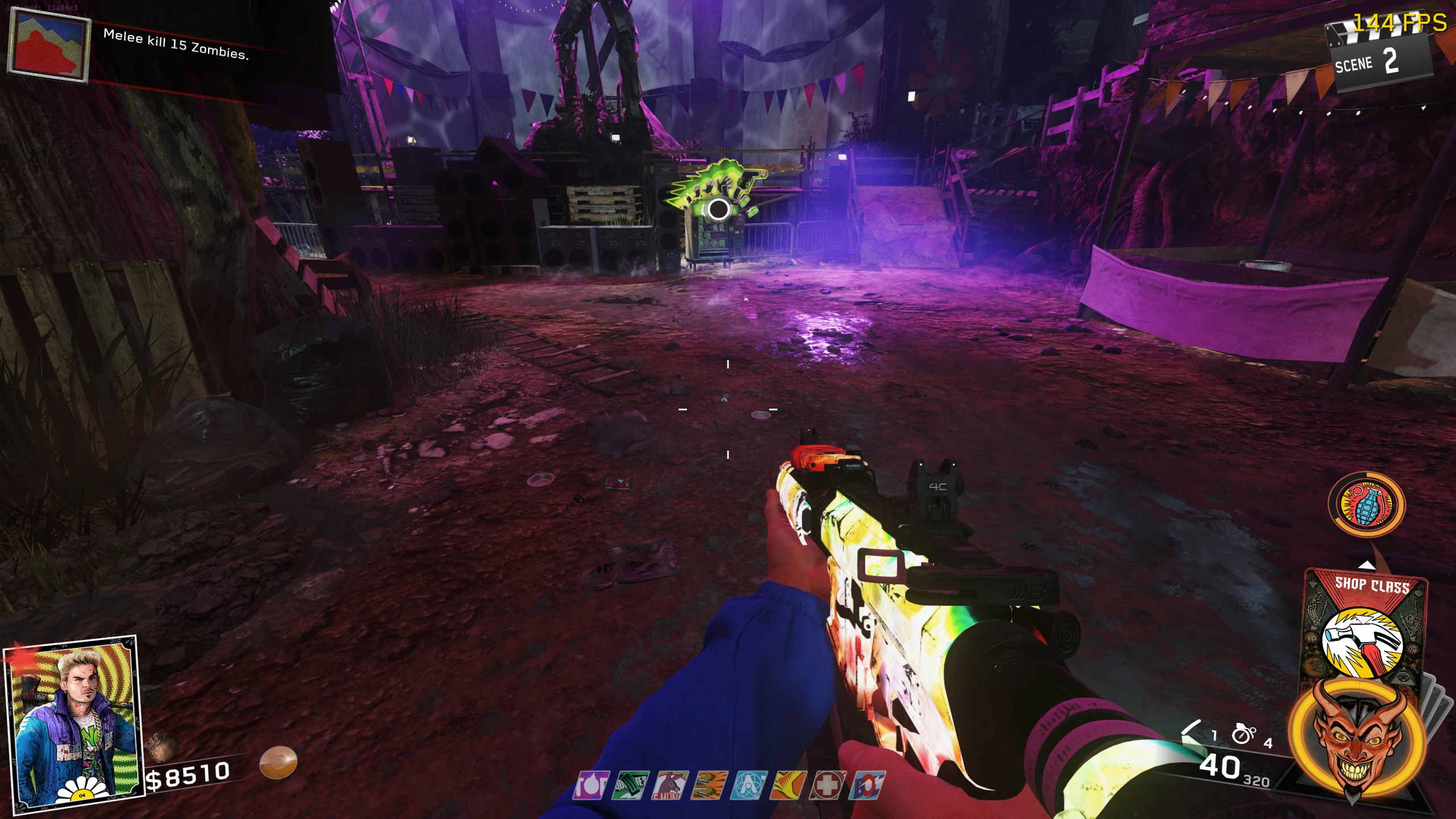This screenshot has height=819, width=1456.
Task: Choose the mule head perk icon
Action: 670,785
